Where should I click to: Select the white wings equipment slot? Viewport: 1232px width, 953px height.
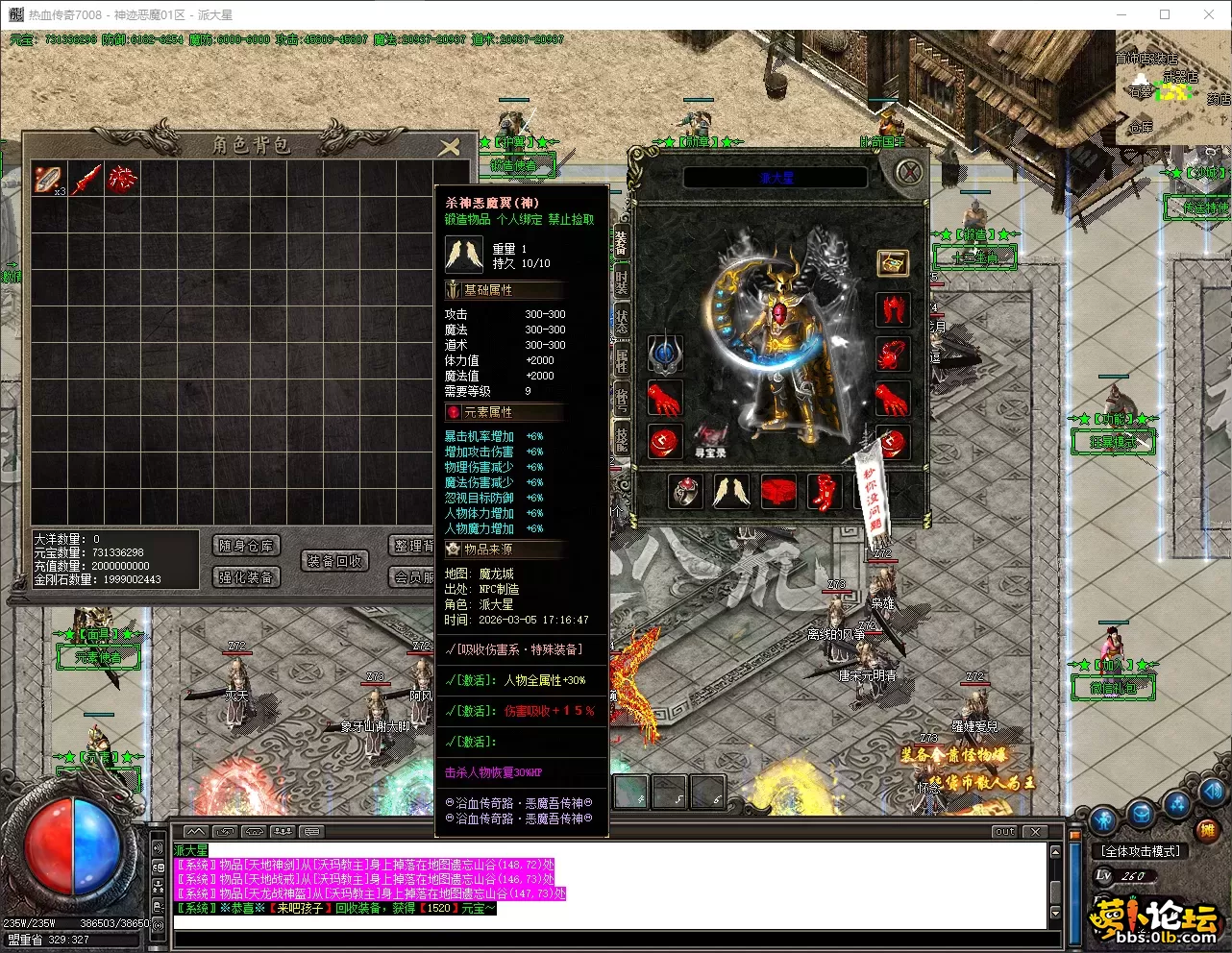coord(730,492)
